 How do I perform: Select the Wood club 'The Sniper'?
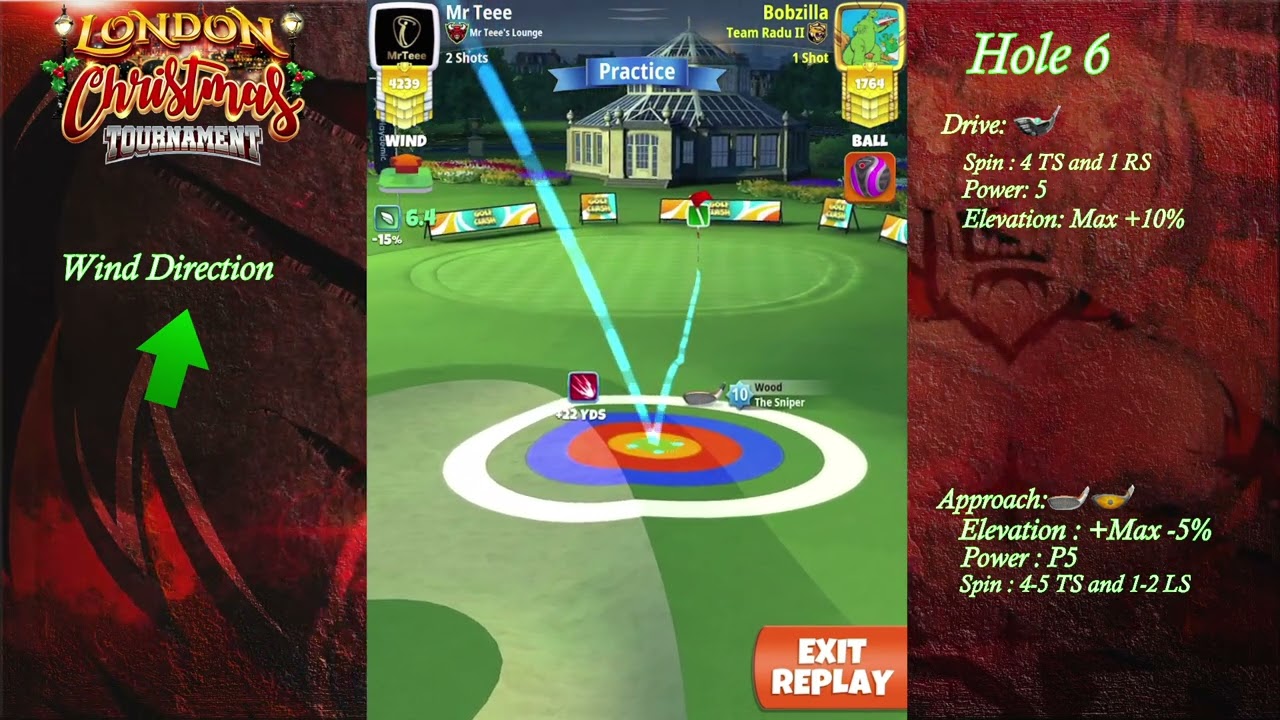(x=760, y=391)
